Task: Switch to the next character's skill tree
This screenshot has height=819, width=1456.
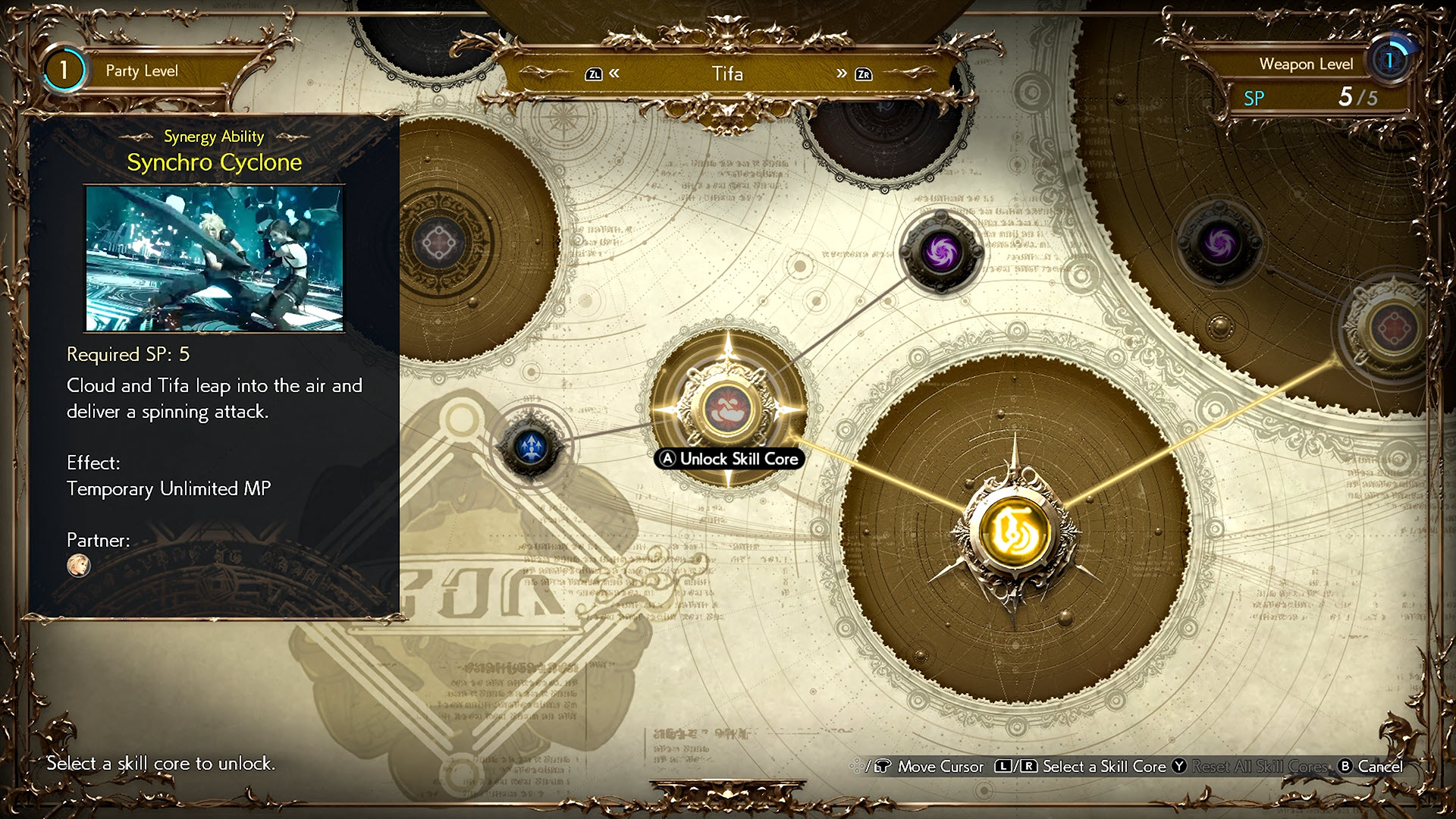Action: click(852, 74)
